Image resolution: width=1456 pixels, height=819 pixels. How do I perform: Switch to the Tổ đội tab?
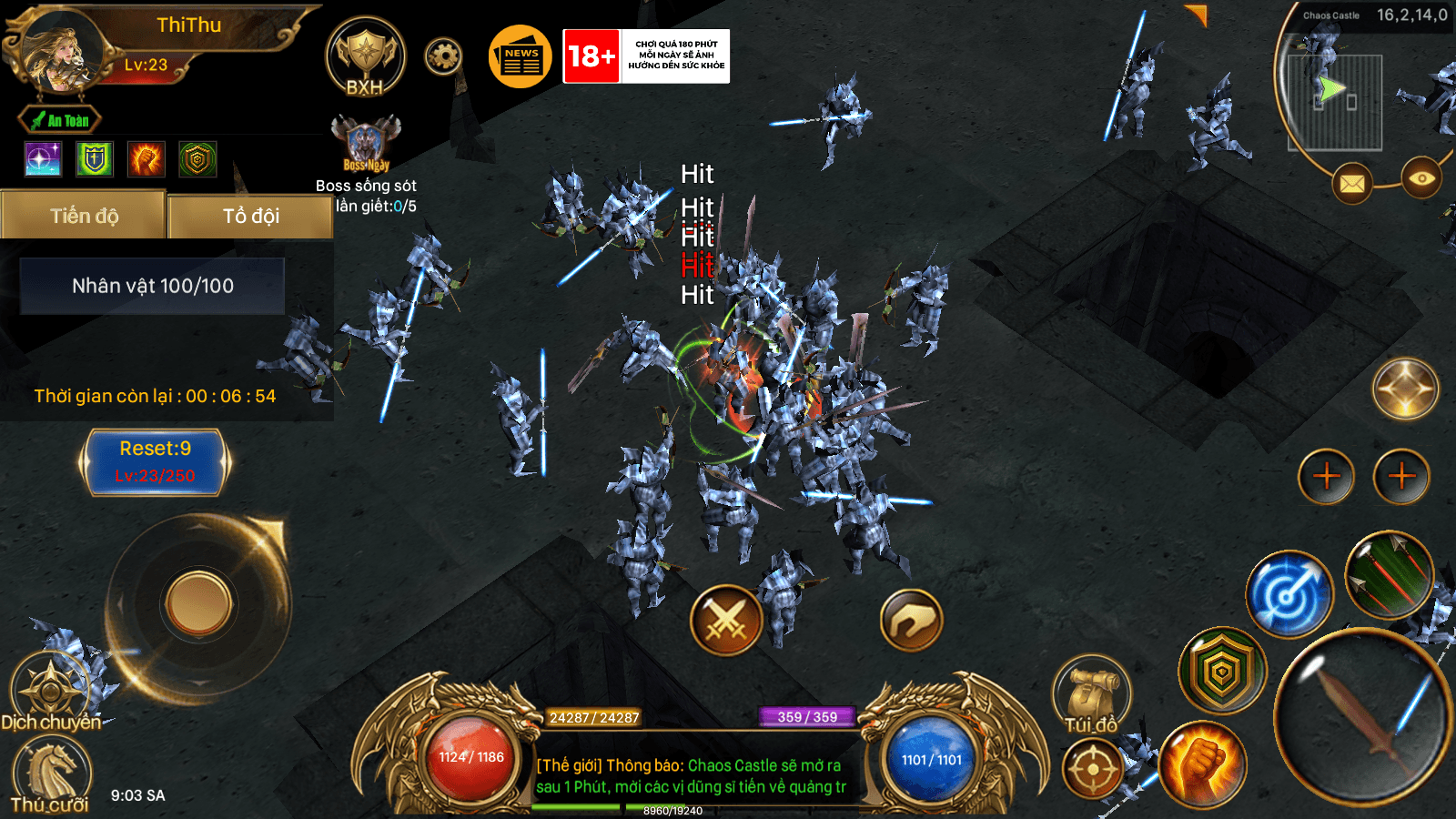tap(251, 216)
